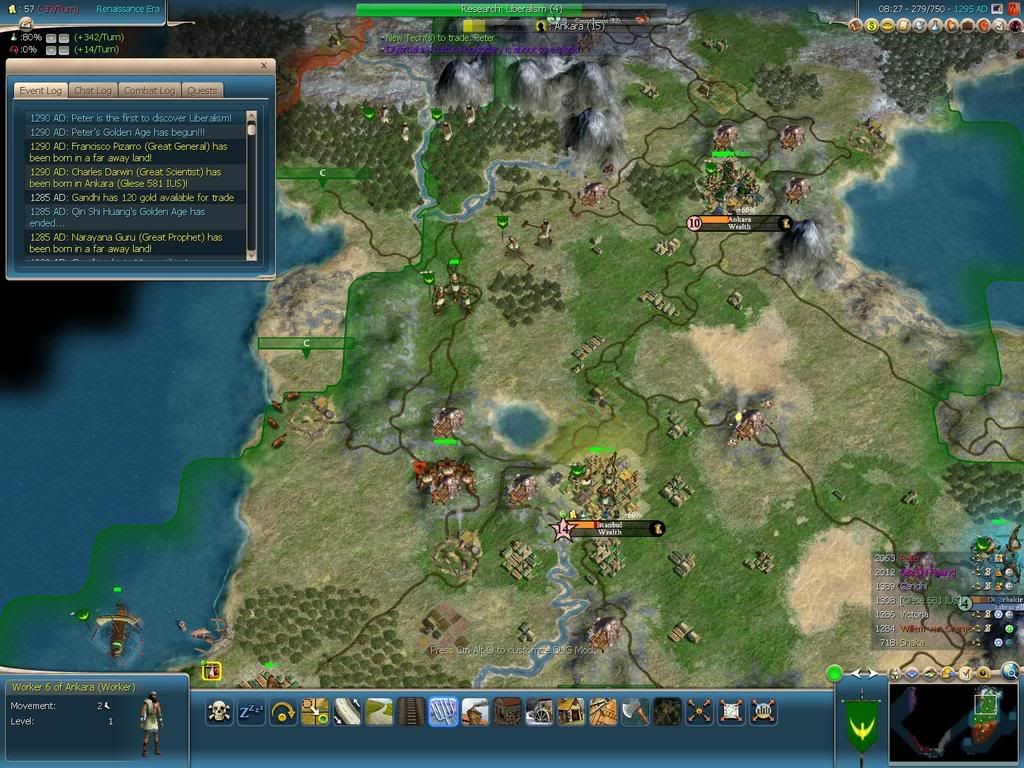Click the Liberalism research bar

tap(511, 9)
